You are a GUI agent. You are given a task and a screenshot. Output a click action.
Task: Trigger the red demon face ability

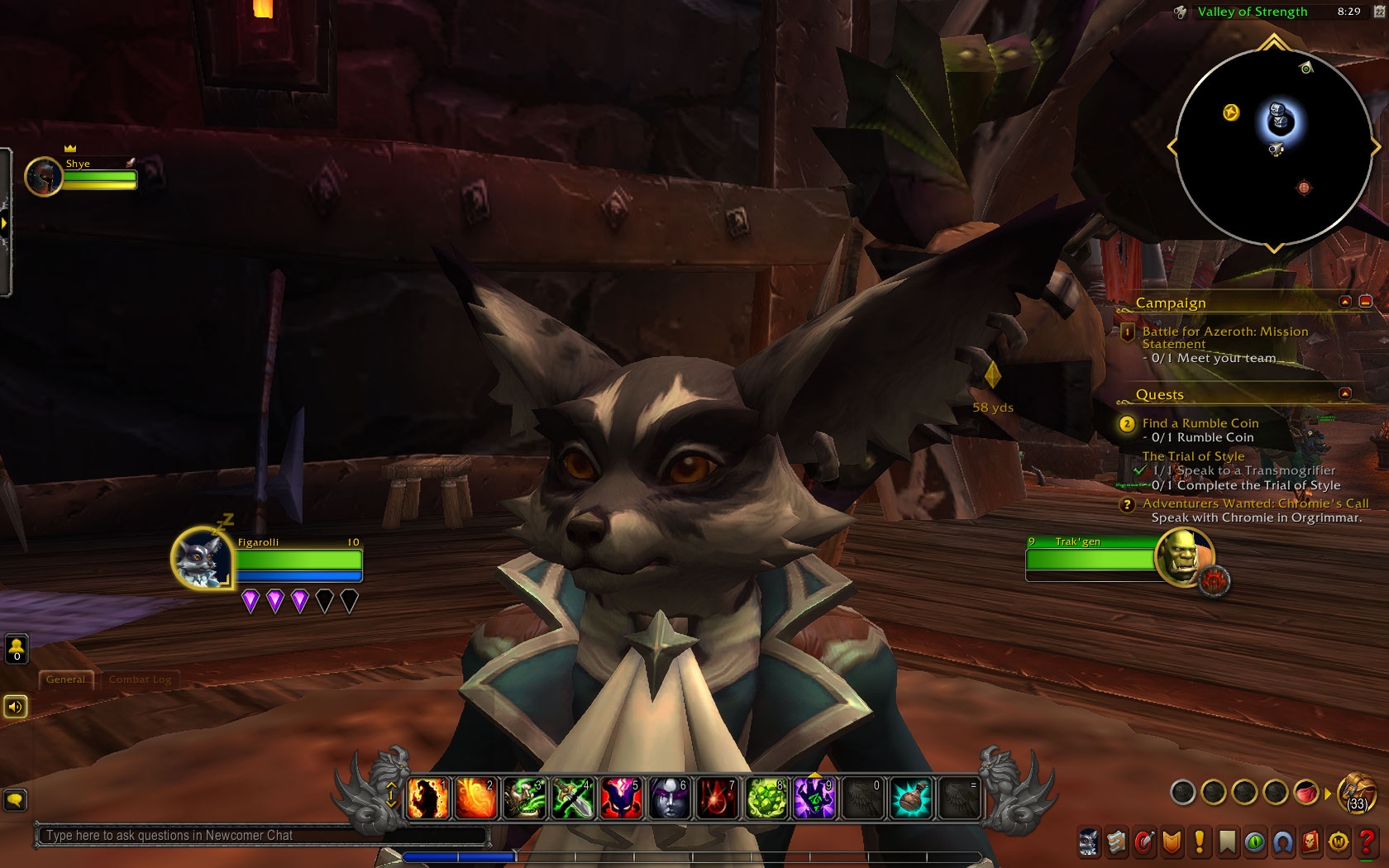pyautogui.click(x=620, y=799)
